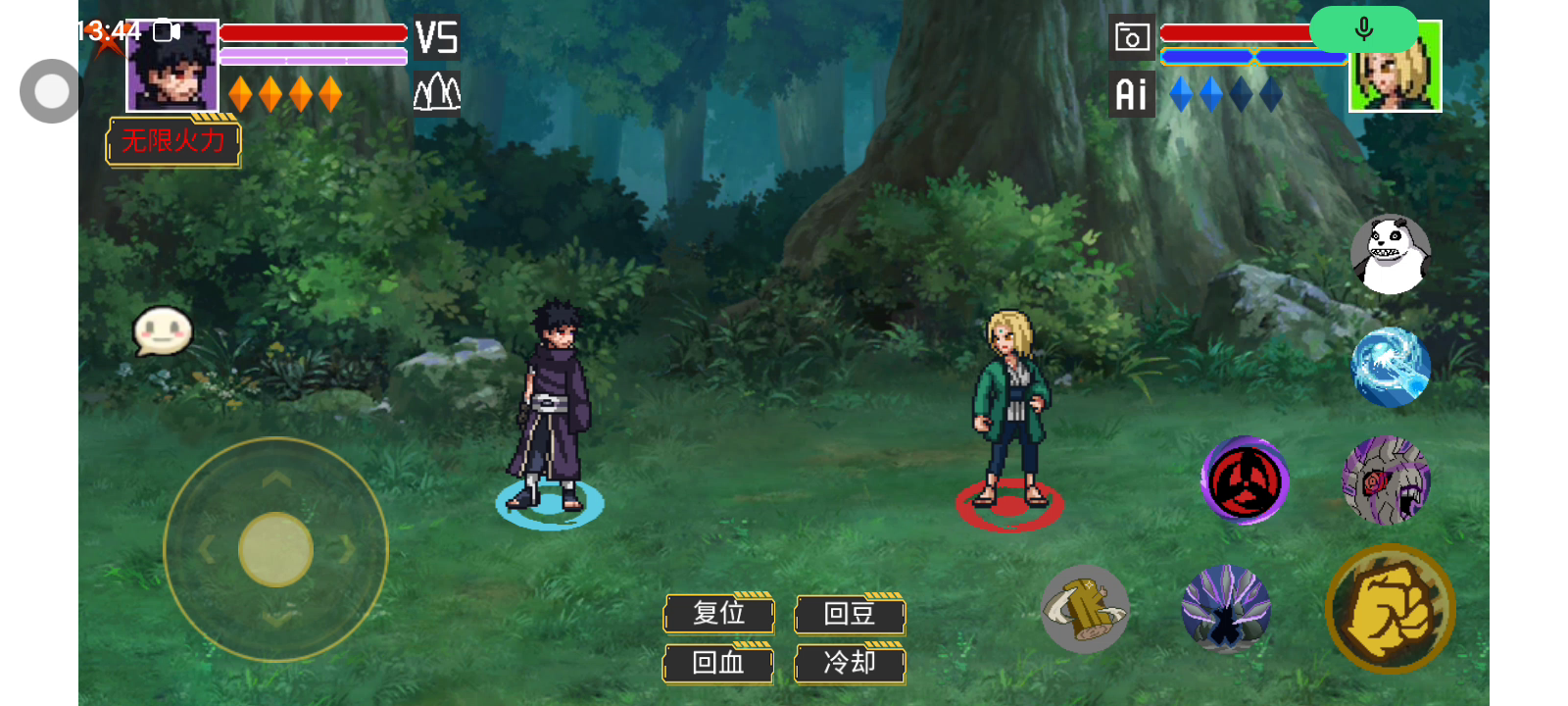Viewport: 1568px width, 706px height.
Task: Activate the red Sharingan skill
Action: pos(1245,480)
